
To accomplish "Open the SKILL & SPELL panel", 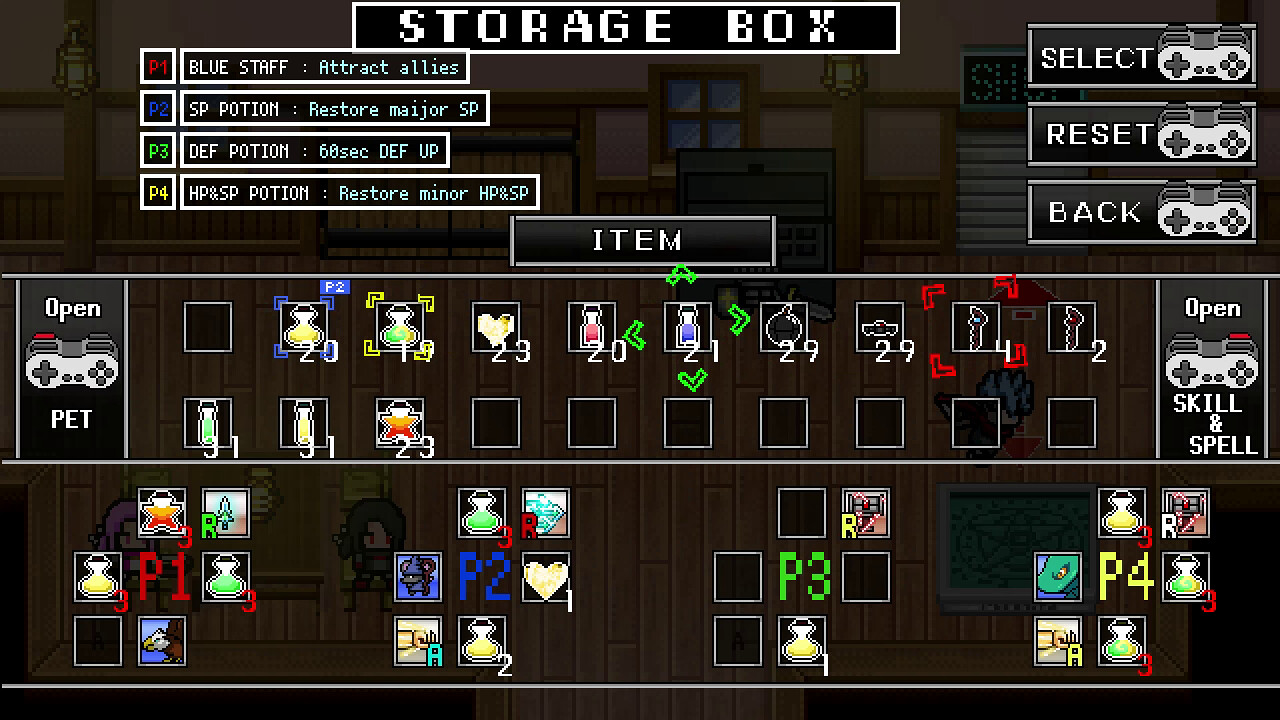I will [1212, 365].
